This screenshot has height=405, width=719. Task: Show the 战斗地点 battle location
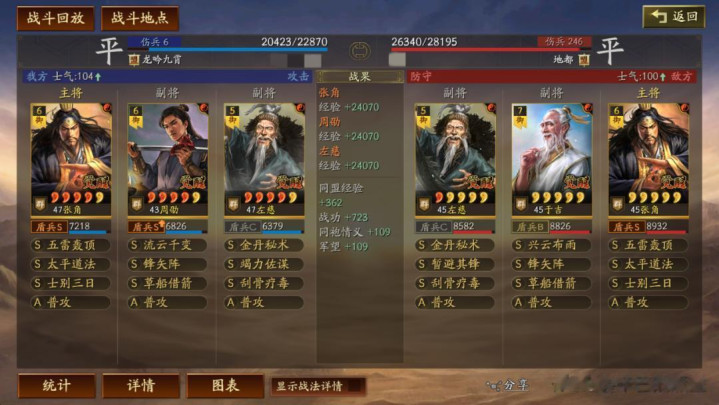140,18
